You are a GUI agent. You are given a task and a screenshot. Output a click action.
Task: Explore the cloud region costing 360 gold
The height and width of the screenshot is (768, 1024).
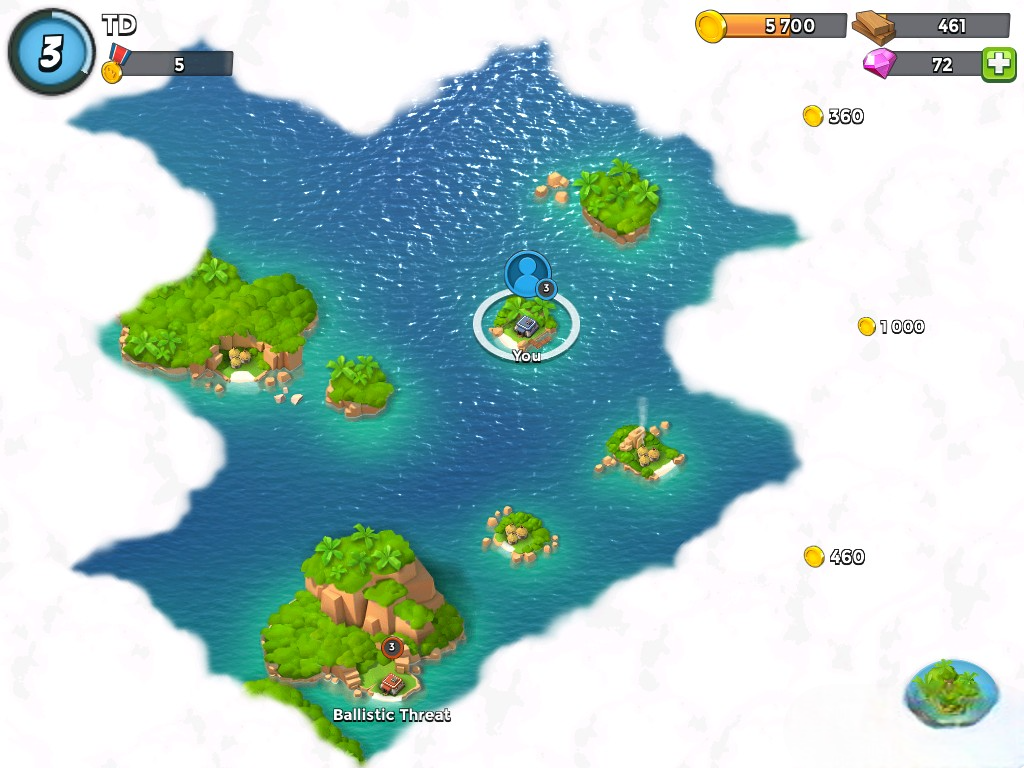(x=834, y=116)
